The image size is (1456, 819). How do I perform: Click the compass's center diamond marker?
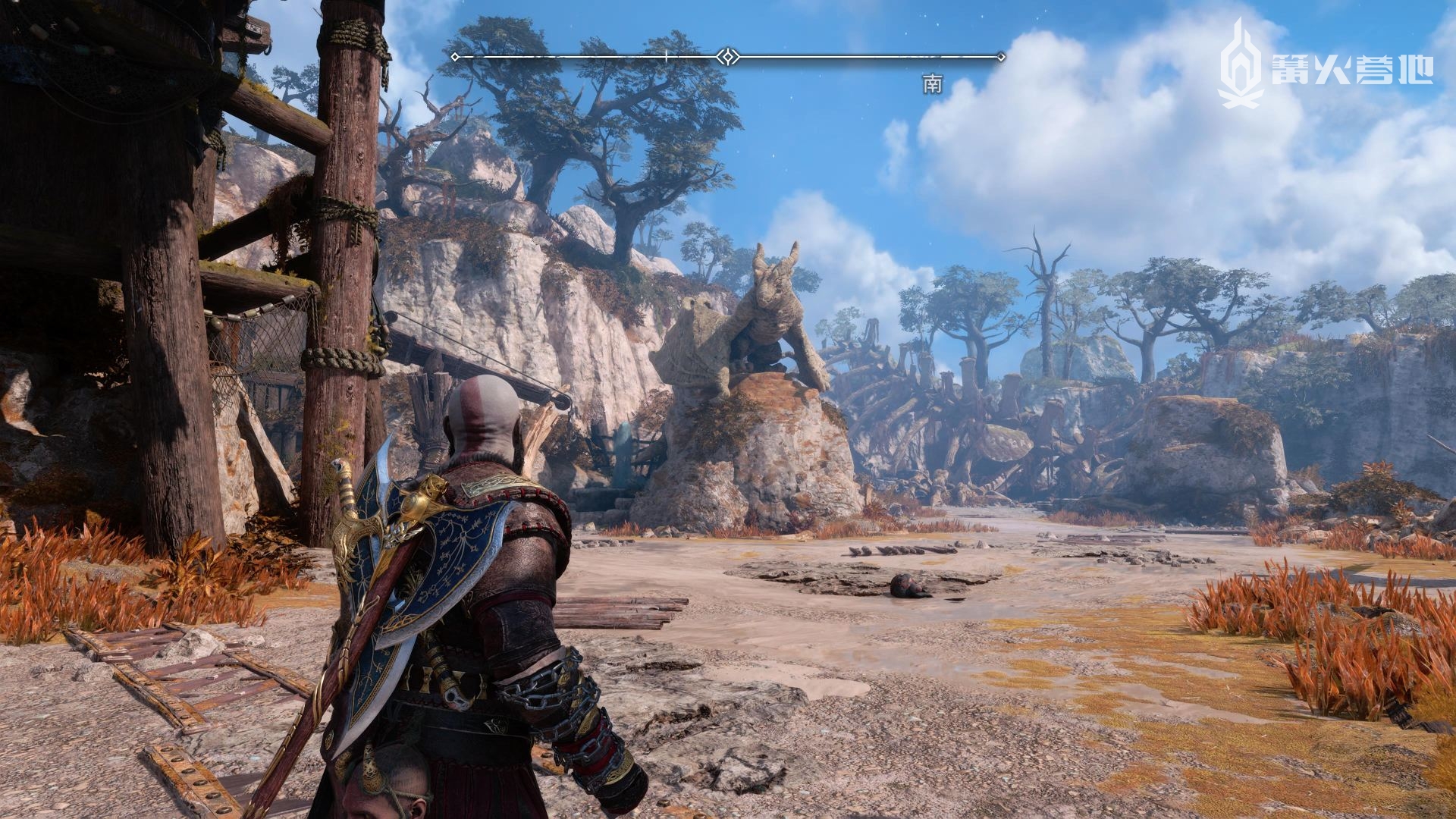tap(728, 57)
